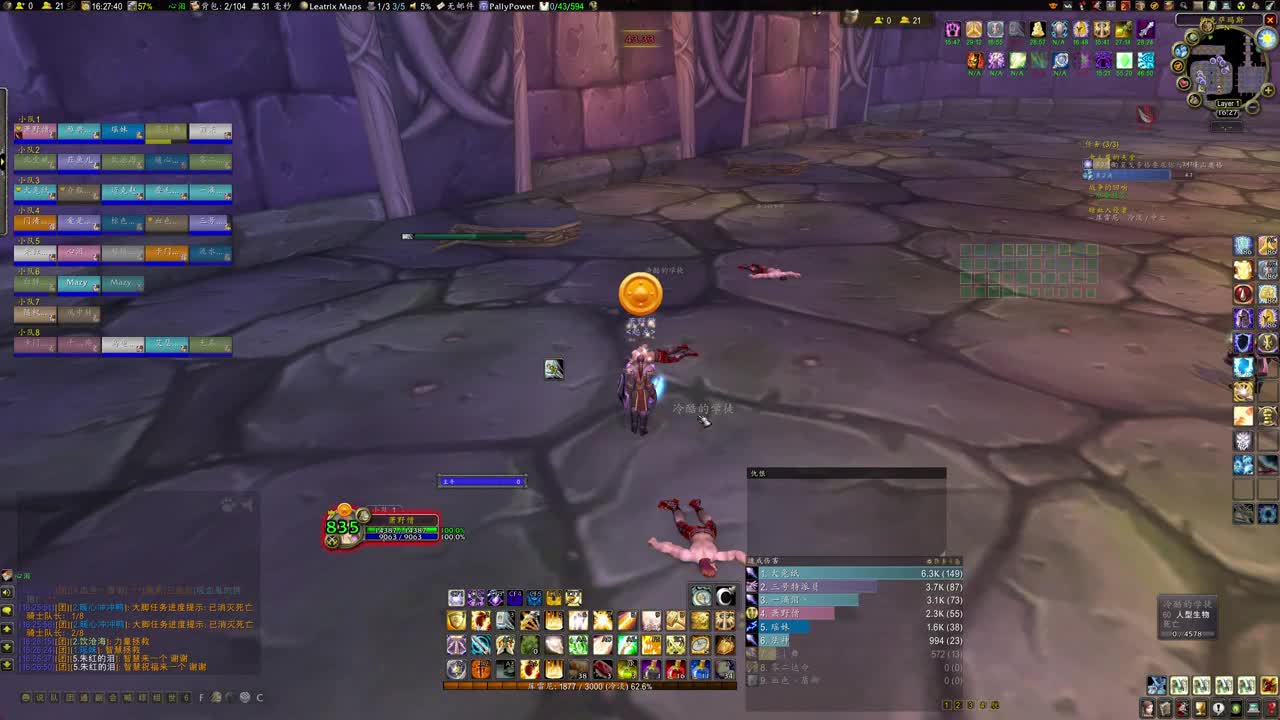Open the backpack showing 2/104 slots
The height and width of the screenshot is (720, 1280).
pos(222,5)
